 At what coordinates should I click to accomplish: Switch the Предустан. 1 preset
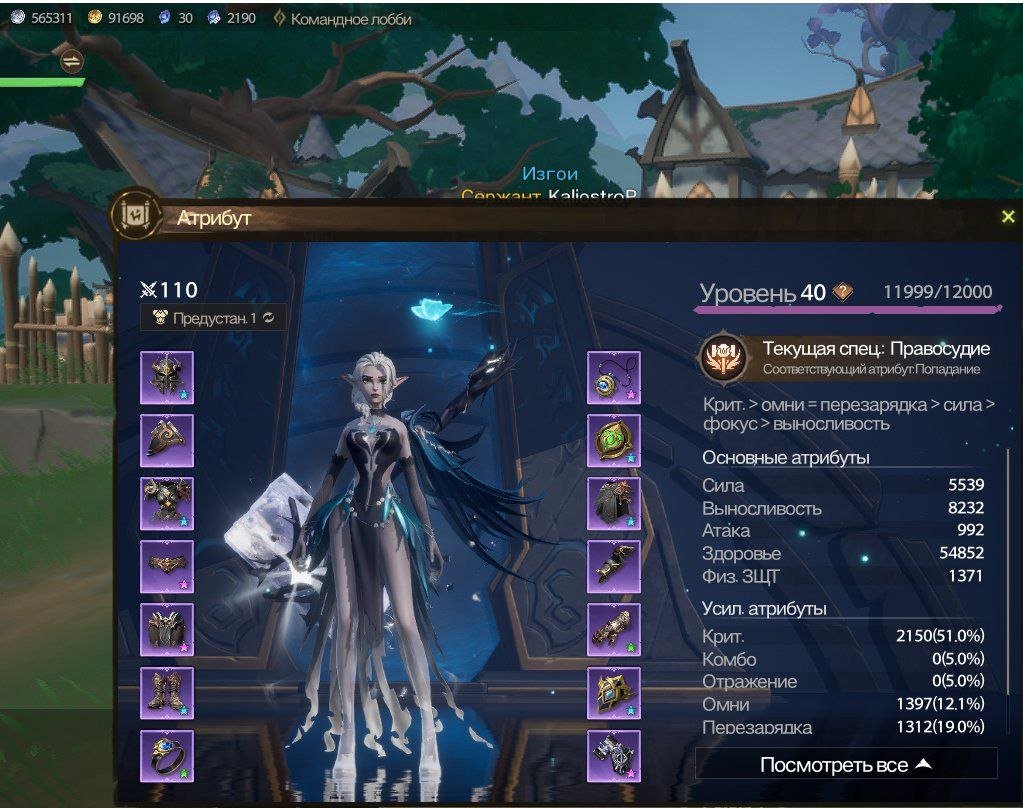[x=213, y=317]
